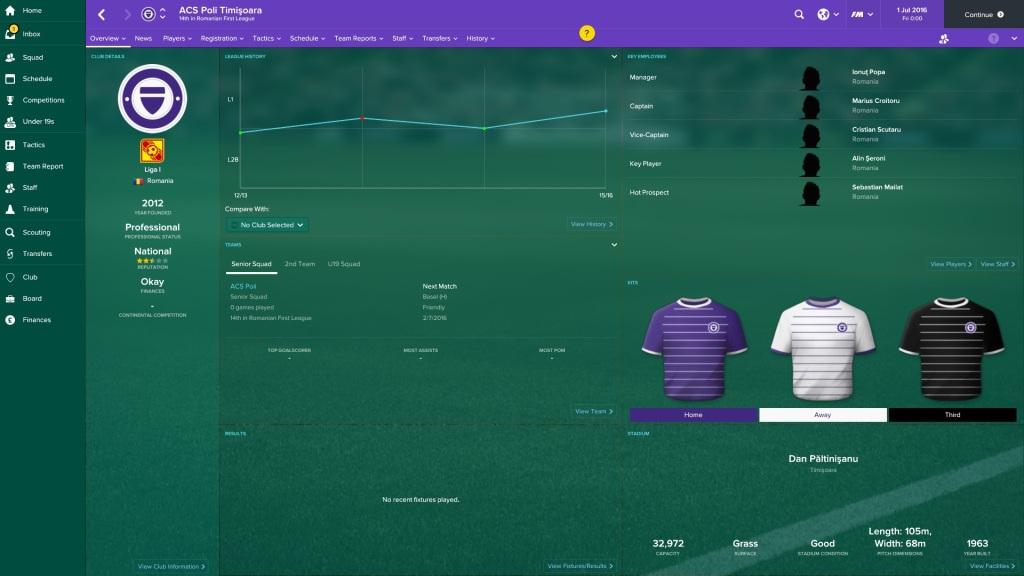The height and width of the screenshot is (576, 1024).
Task: Click the search magnifier icon
Action: point(799,15)
